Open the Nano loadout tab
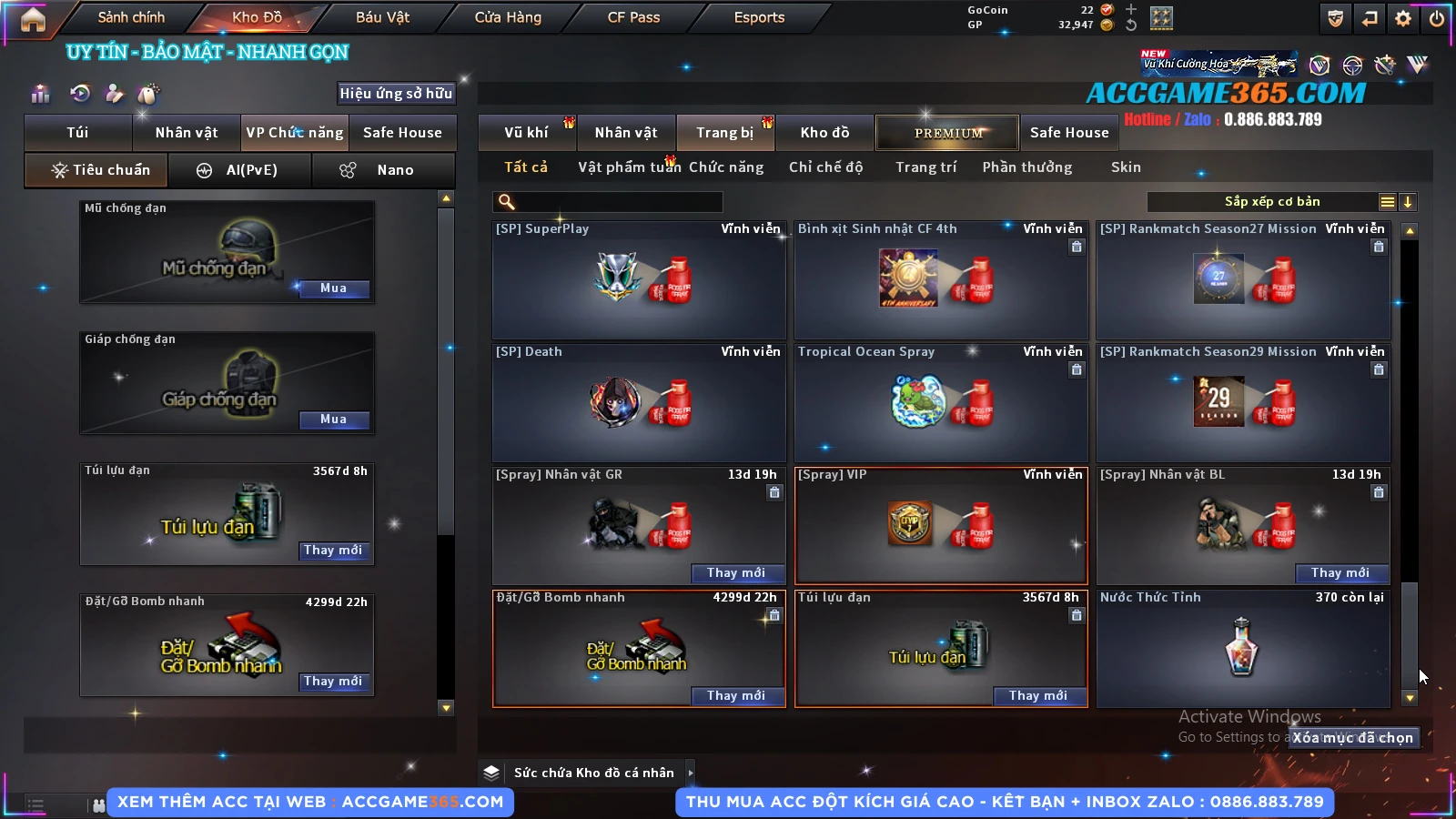The height and width of the screenshot is (819, 1456). (383, 170)
